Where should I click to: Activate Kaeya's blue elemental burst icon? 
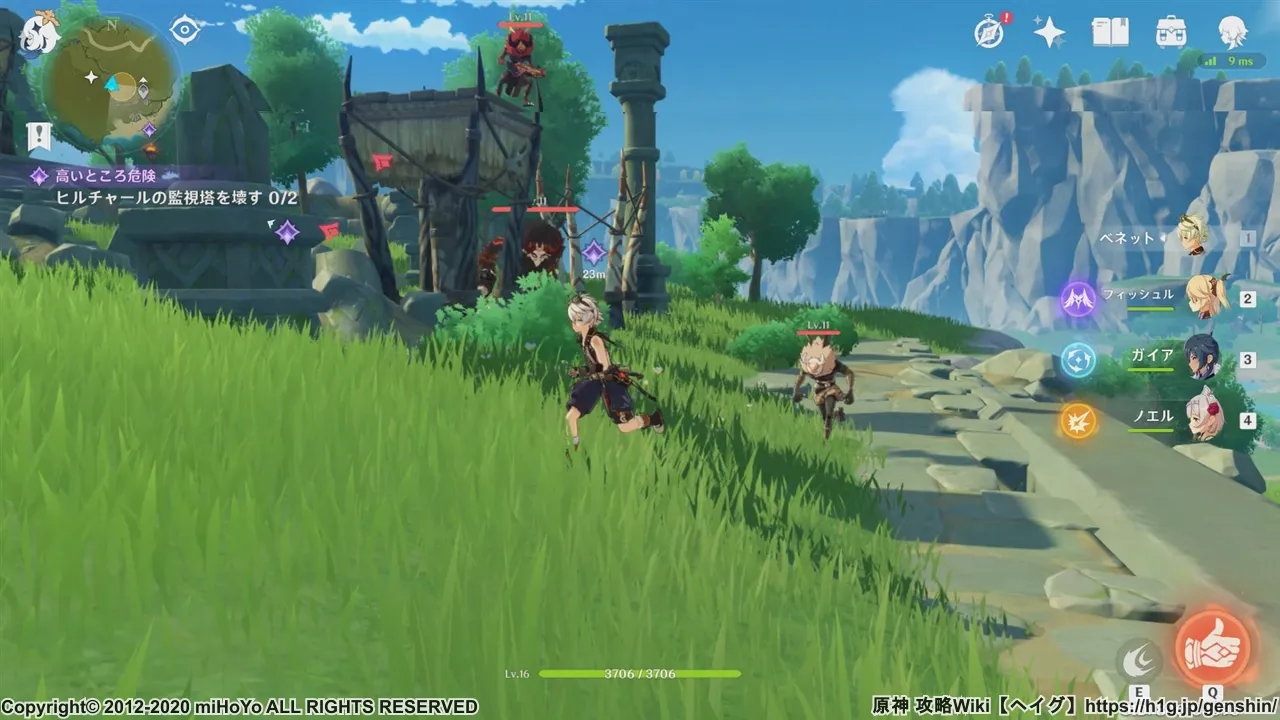tap(1078, 359)
